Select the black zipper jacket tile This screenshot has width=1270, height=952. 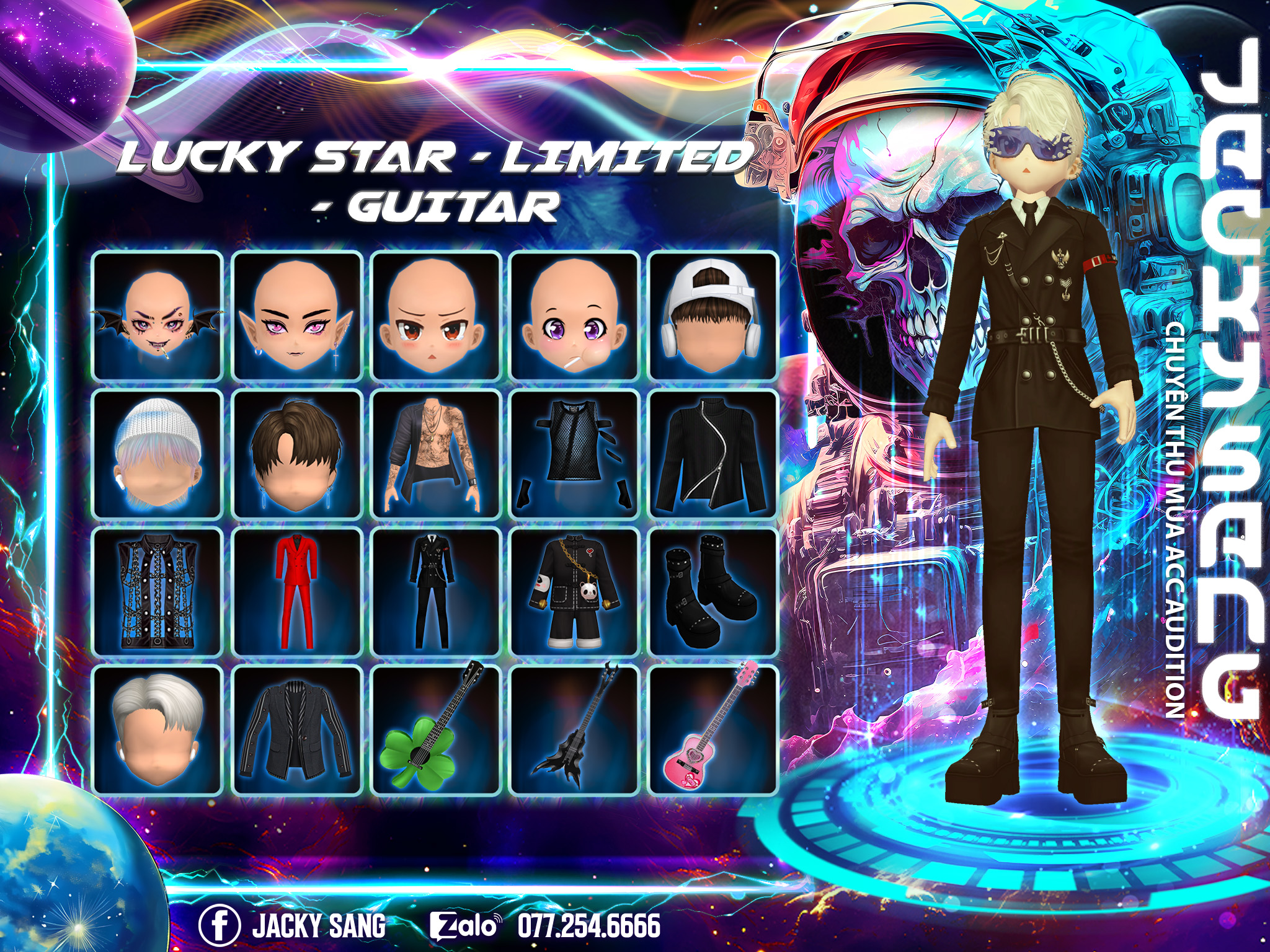point(713,454)
